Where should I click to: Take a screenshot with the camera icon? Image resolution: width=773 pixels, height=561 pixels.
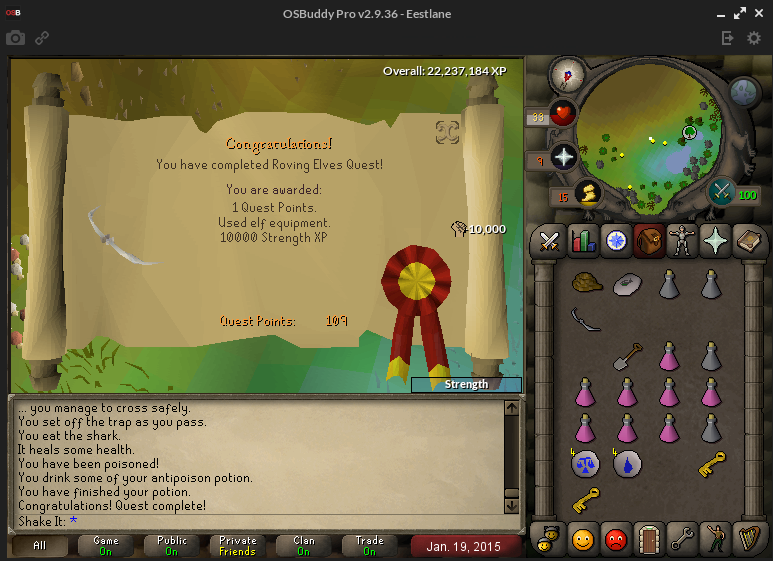click(x=15, y=38)
